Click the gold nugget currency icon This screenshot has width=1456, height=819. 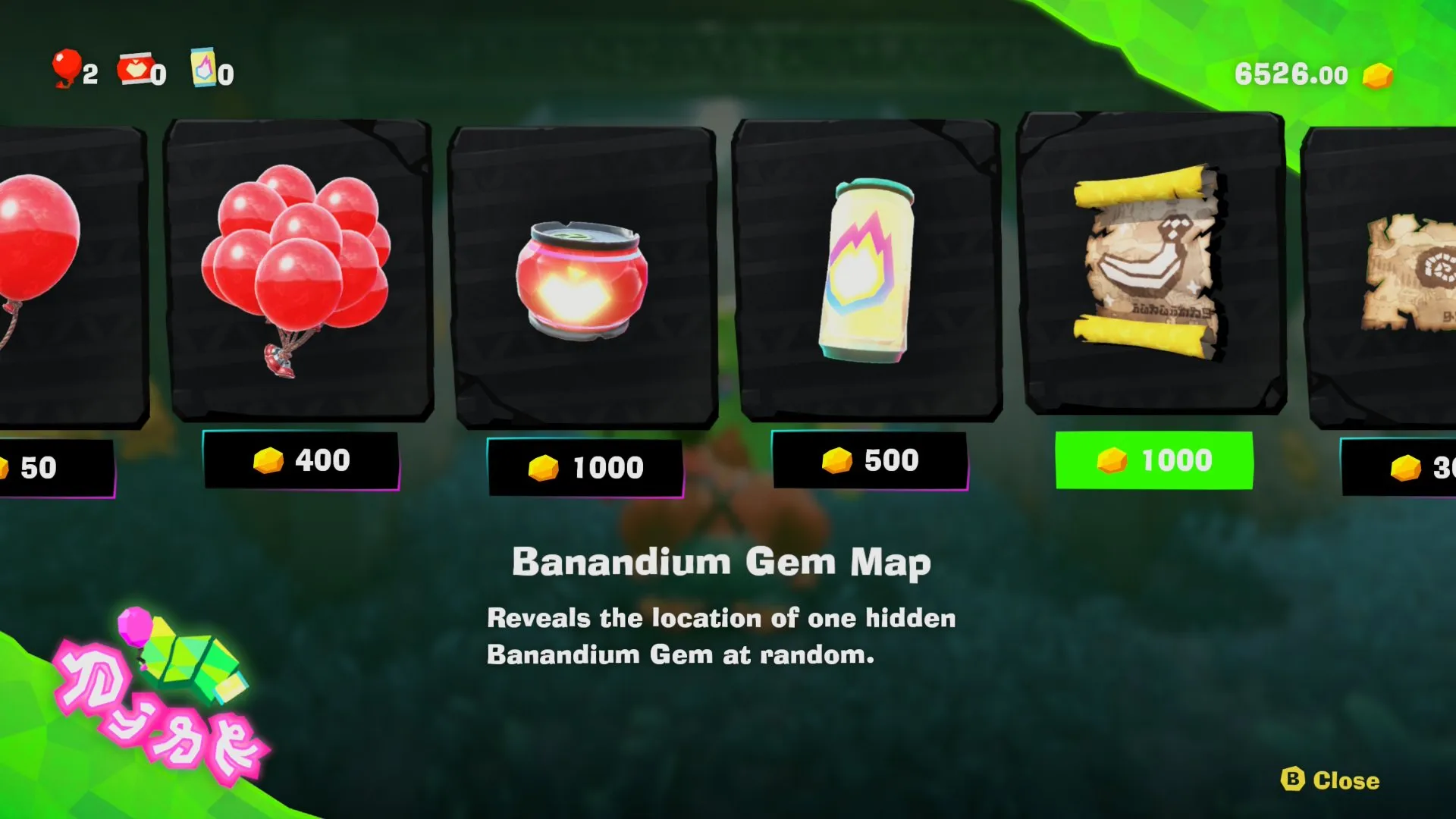[x=1380, y=74]
